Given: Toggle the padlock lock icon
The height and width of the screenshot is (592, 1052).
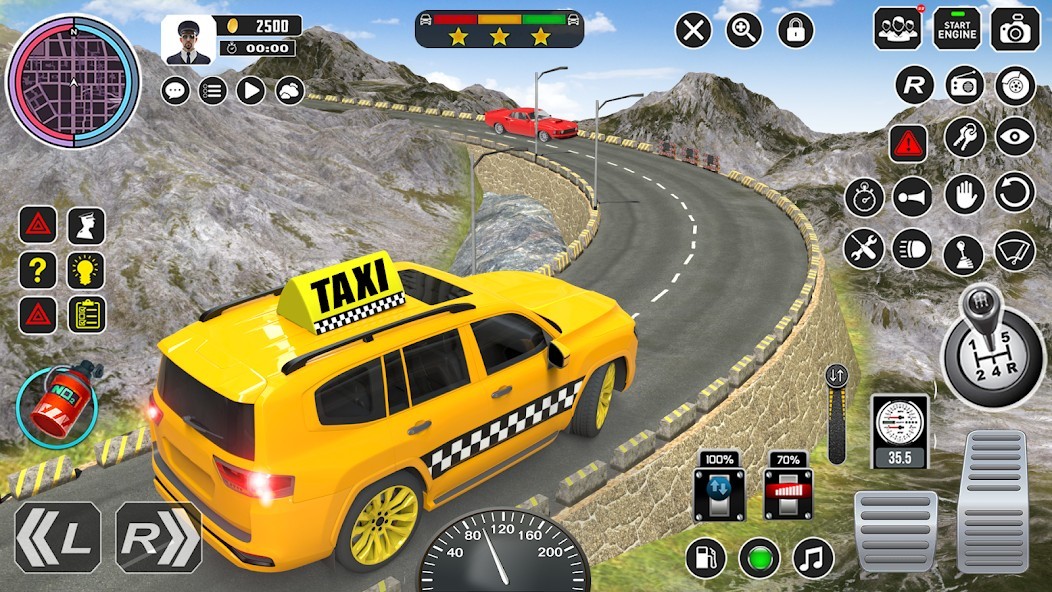Looking at the screenshot, I should coord(795,30).
